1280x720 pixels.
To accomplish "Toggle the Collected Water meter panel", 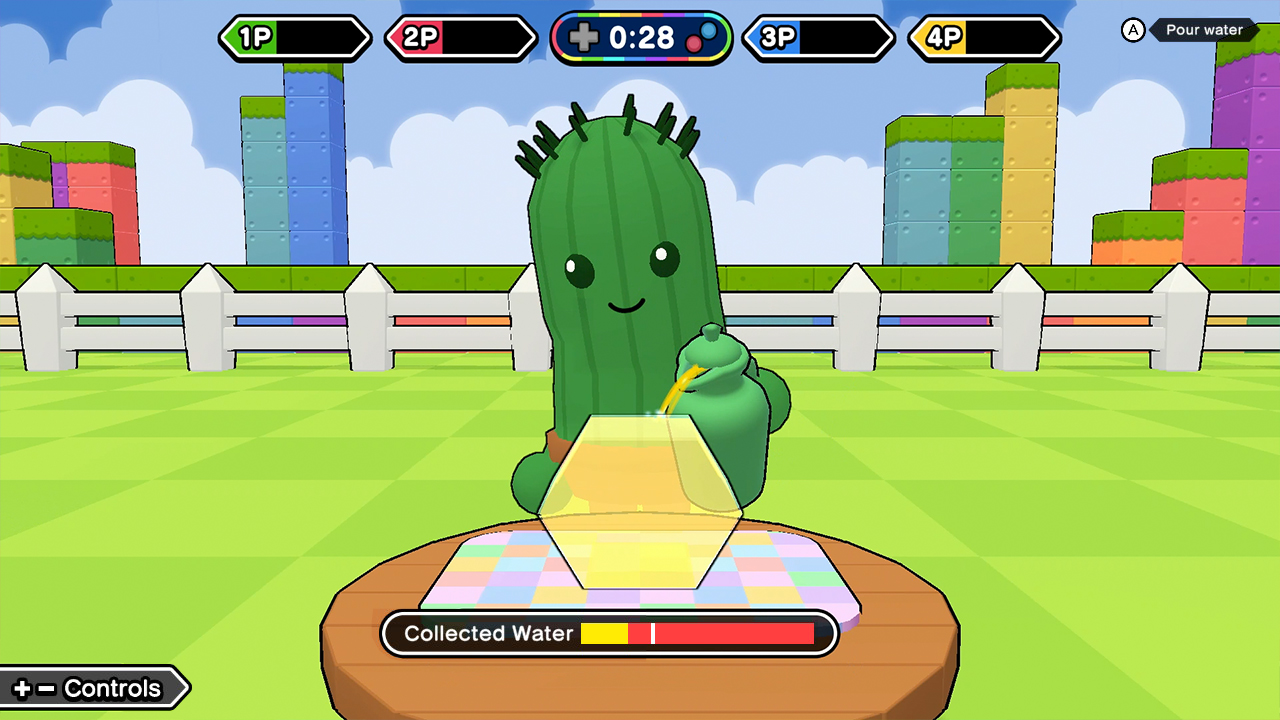I will [609, 633].
